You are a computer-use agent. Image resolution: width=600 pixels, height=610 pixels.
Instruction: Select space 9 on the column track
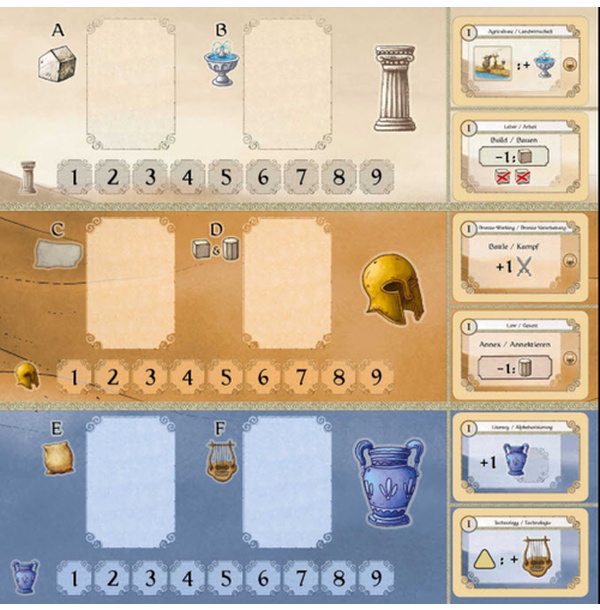tap(376, 179)
